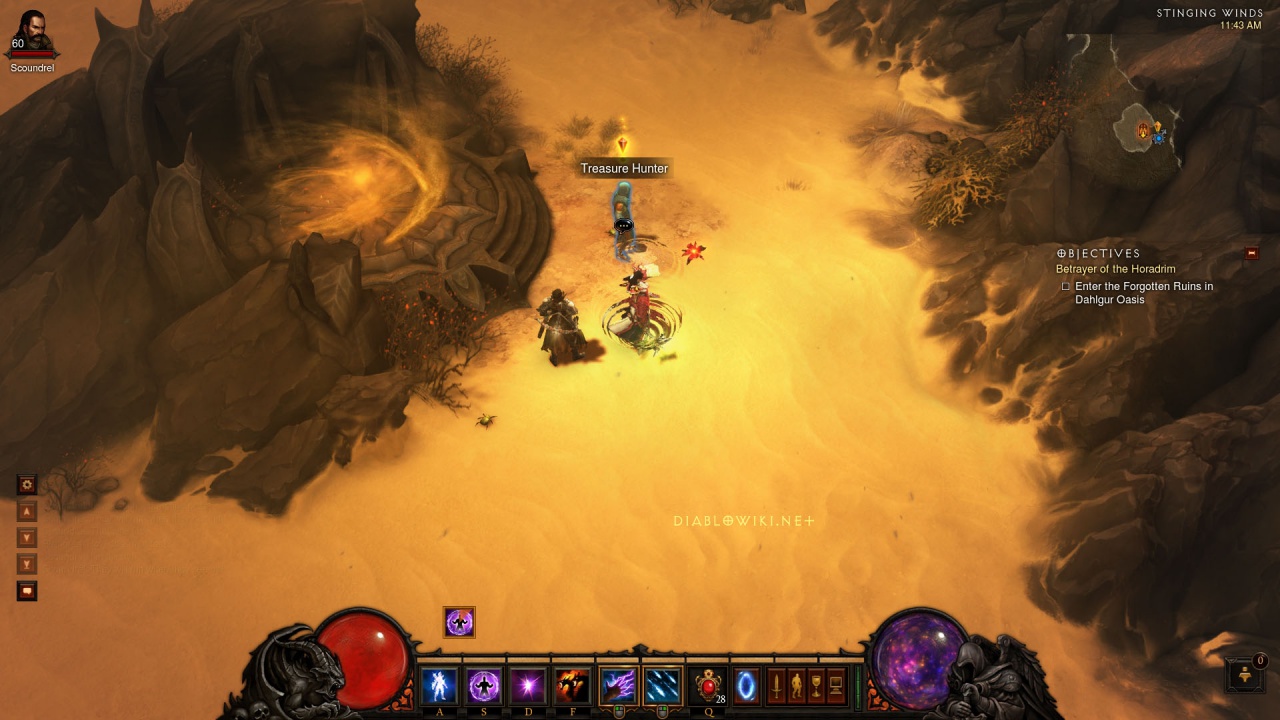The width and height of the screenshot is (1280, 720).
Task: Open chat settings gear button
Action: [27, 485]
